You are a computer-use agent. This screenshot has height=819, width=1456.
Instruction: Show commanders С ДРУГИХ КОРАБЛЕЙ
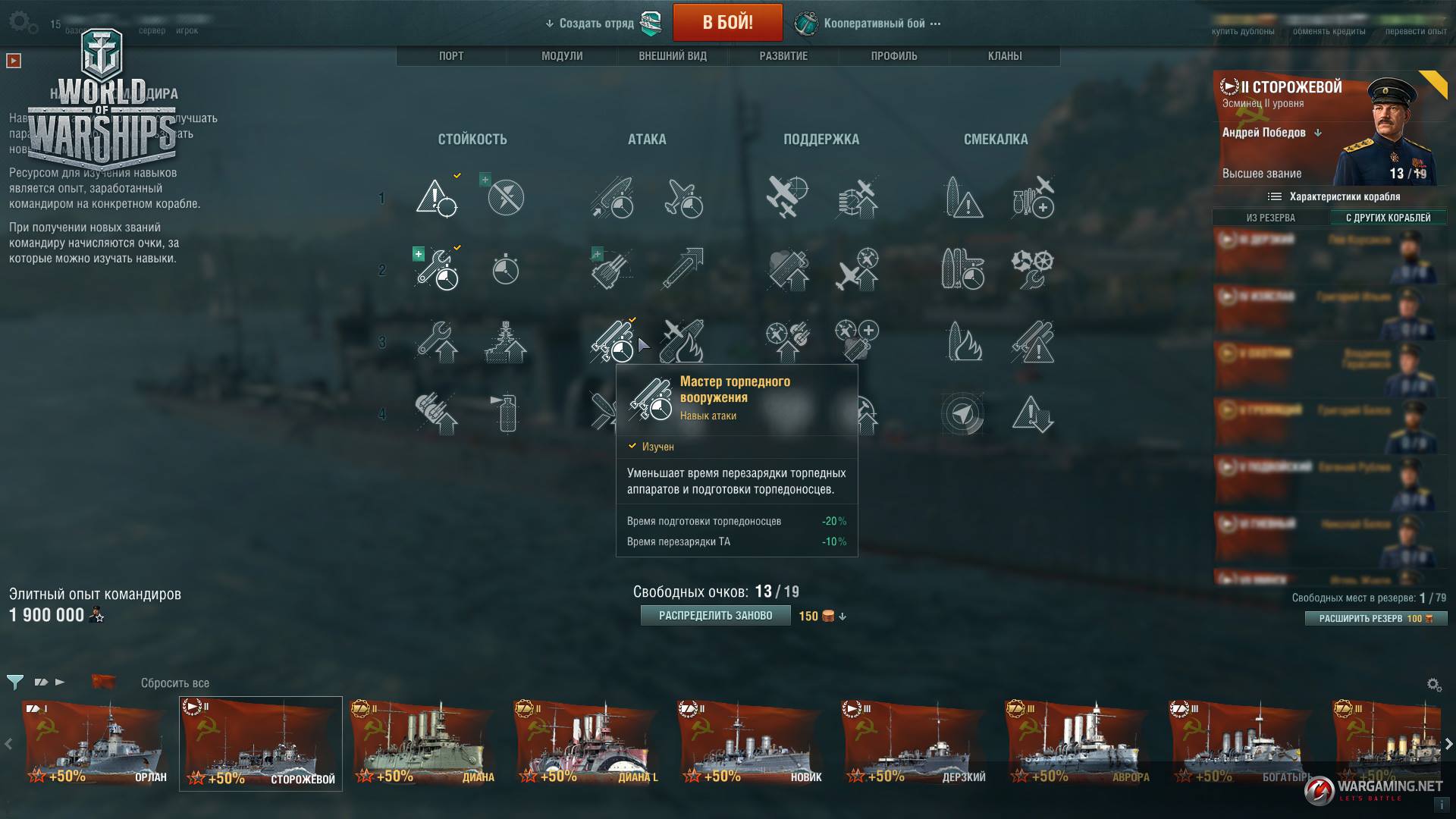1388,218
